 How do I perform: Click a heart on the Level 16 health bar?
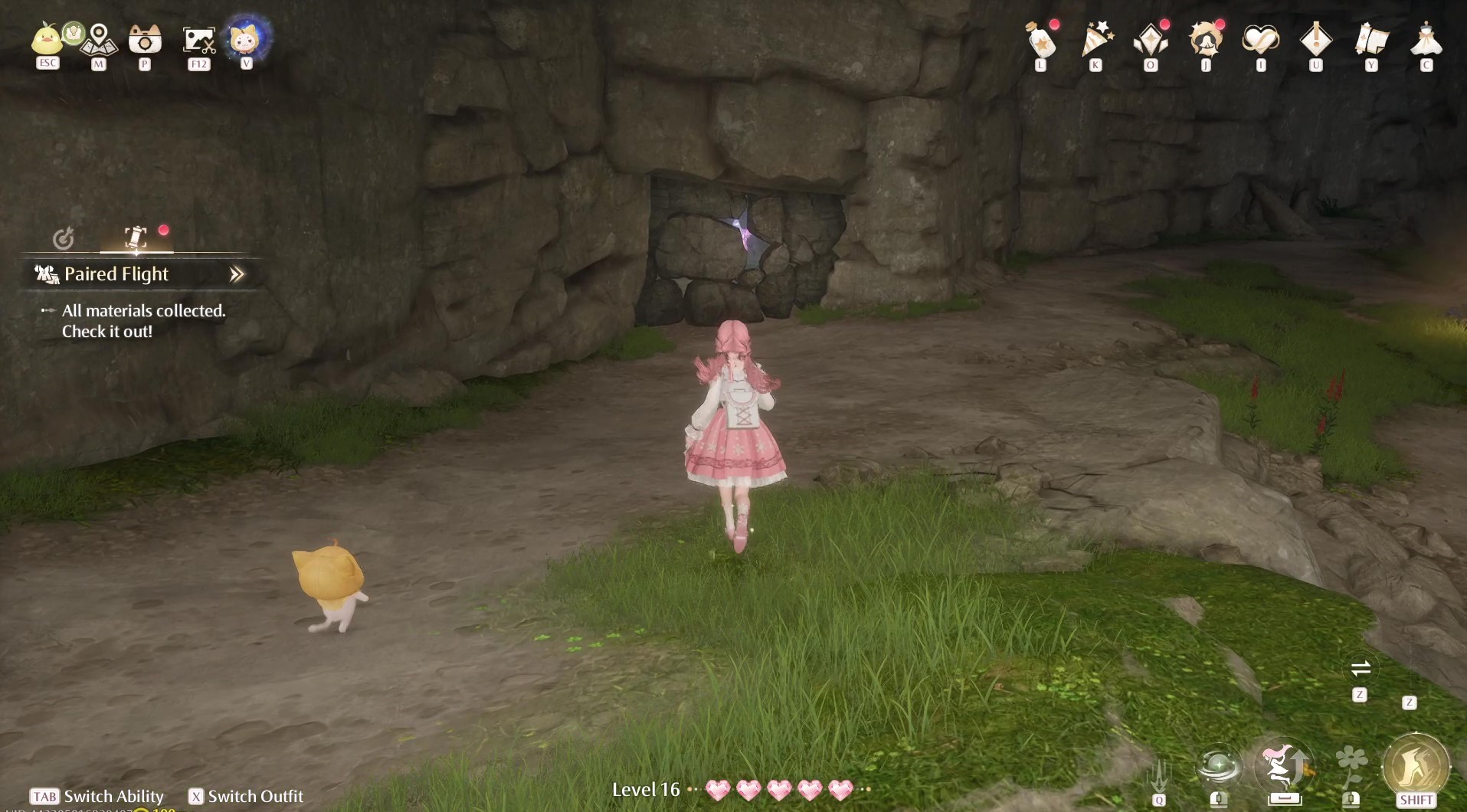719,790
